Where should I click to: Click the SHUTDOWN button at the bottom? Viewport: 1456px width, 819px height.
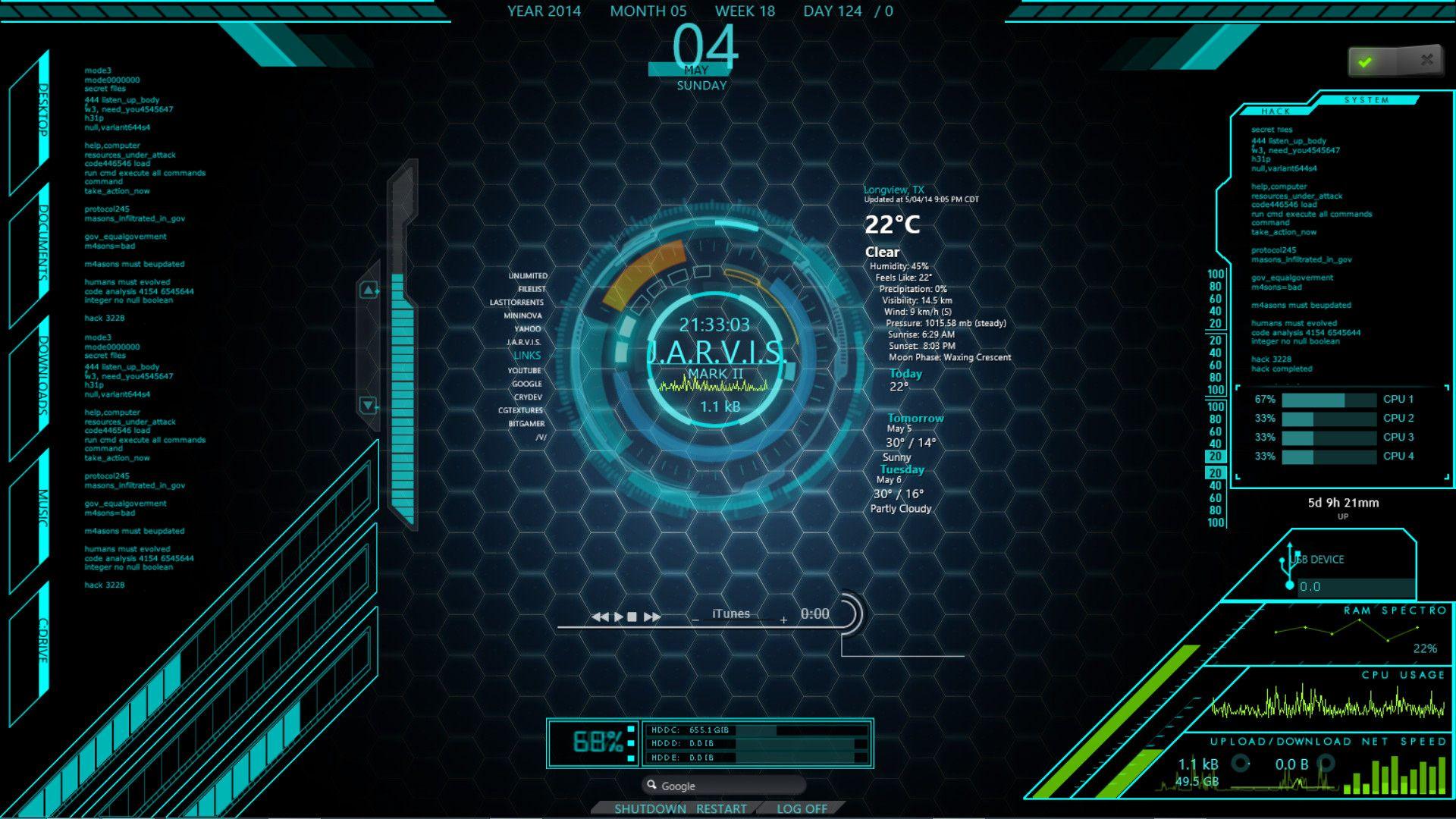pyautogui.click(x=651, y=808)
